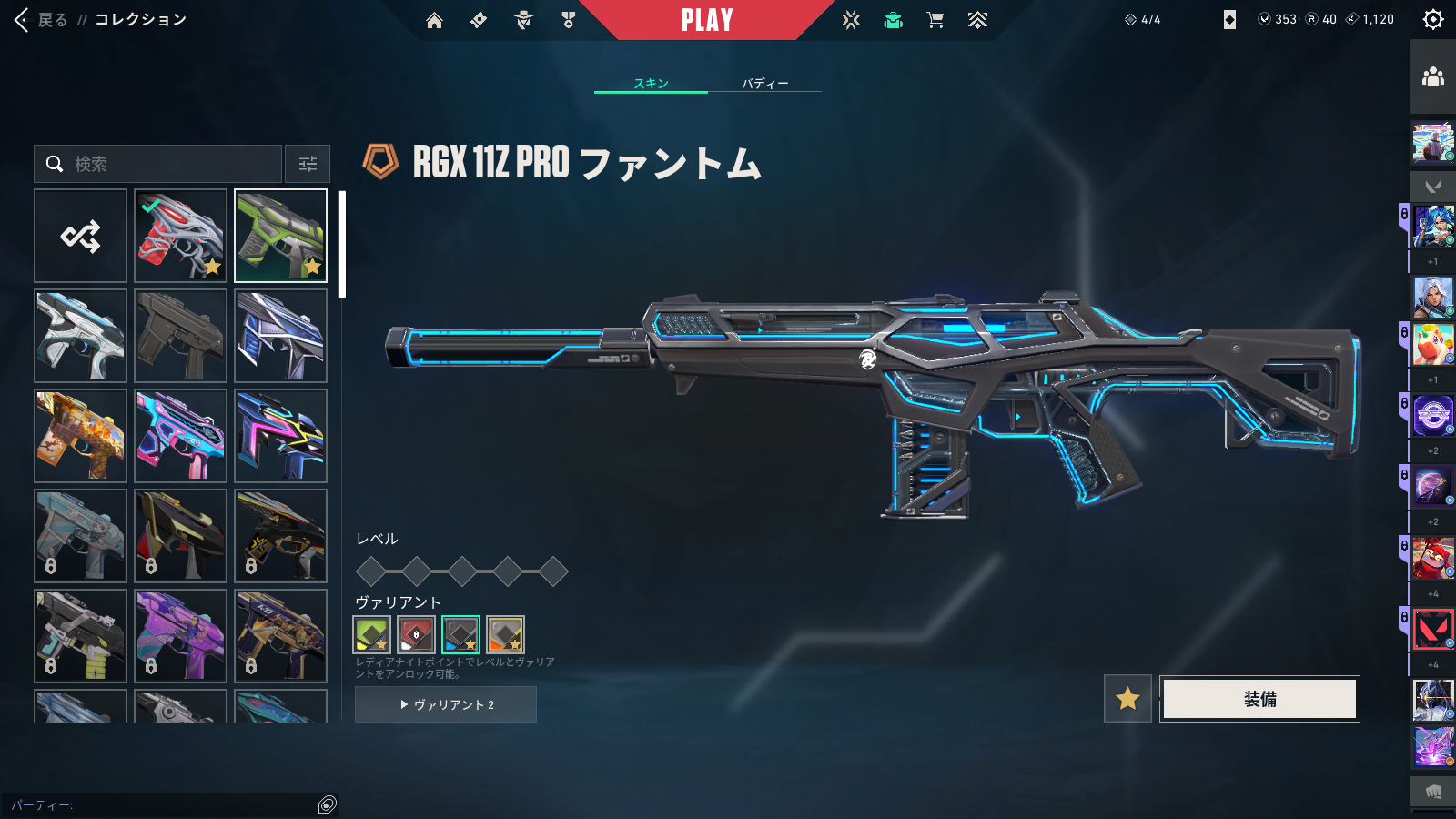The image size is (1456, 819).
Task: Select the random shuffle skin tile
Action: point(80,236)
